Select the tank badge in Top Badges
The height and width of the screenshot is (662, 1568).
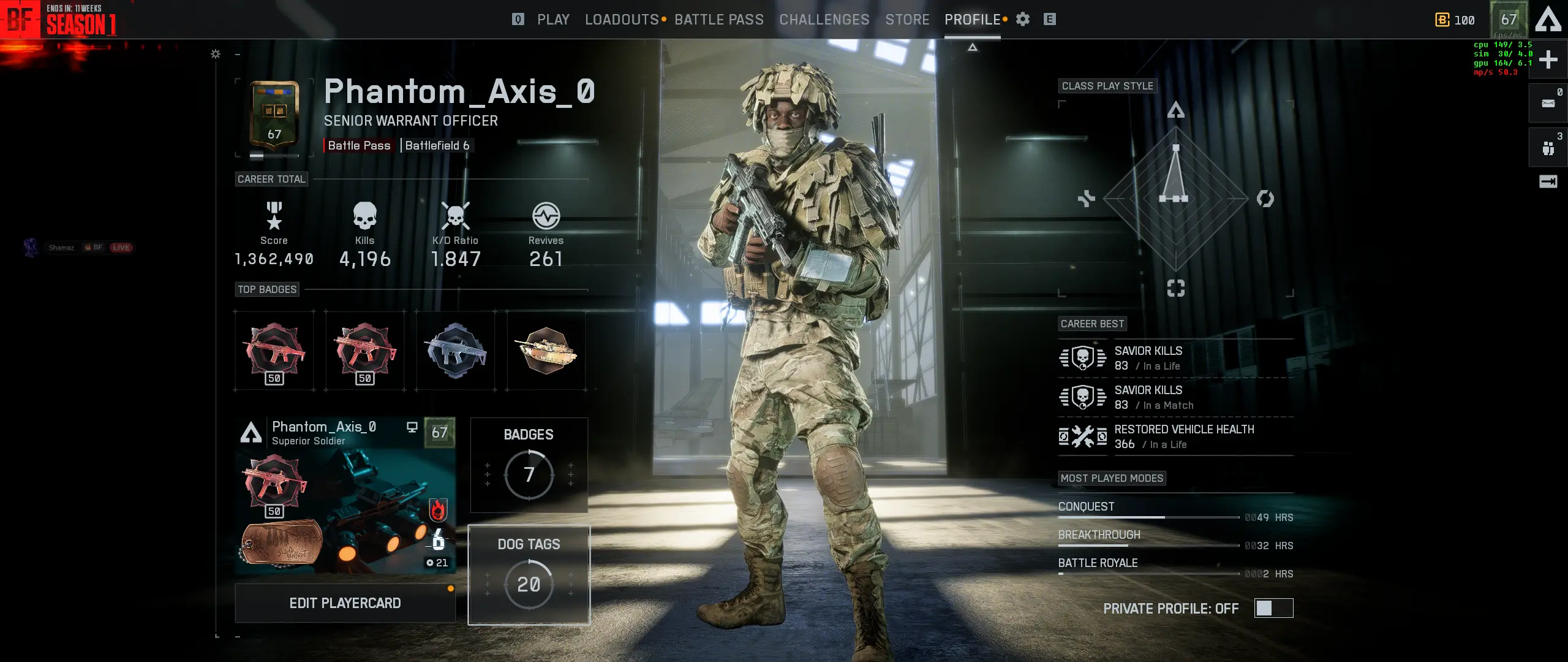[546, 351]
